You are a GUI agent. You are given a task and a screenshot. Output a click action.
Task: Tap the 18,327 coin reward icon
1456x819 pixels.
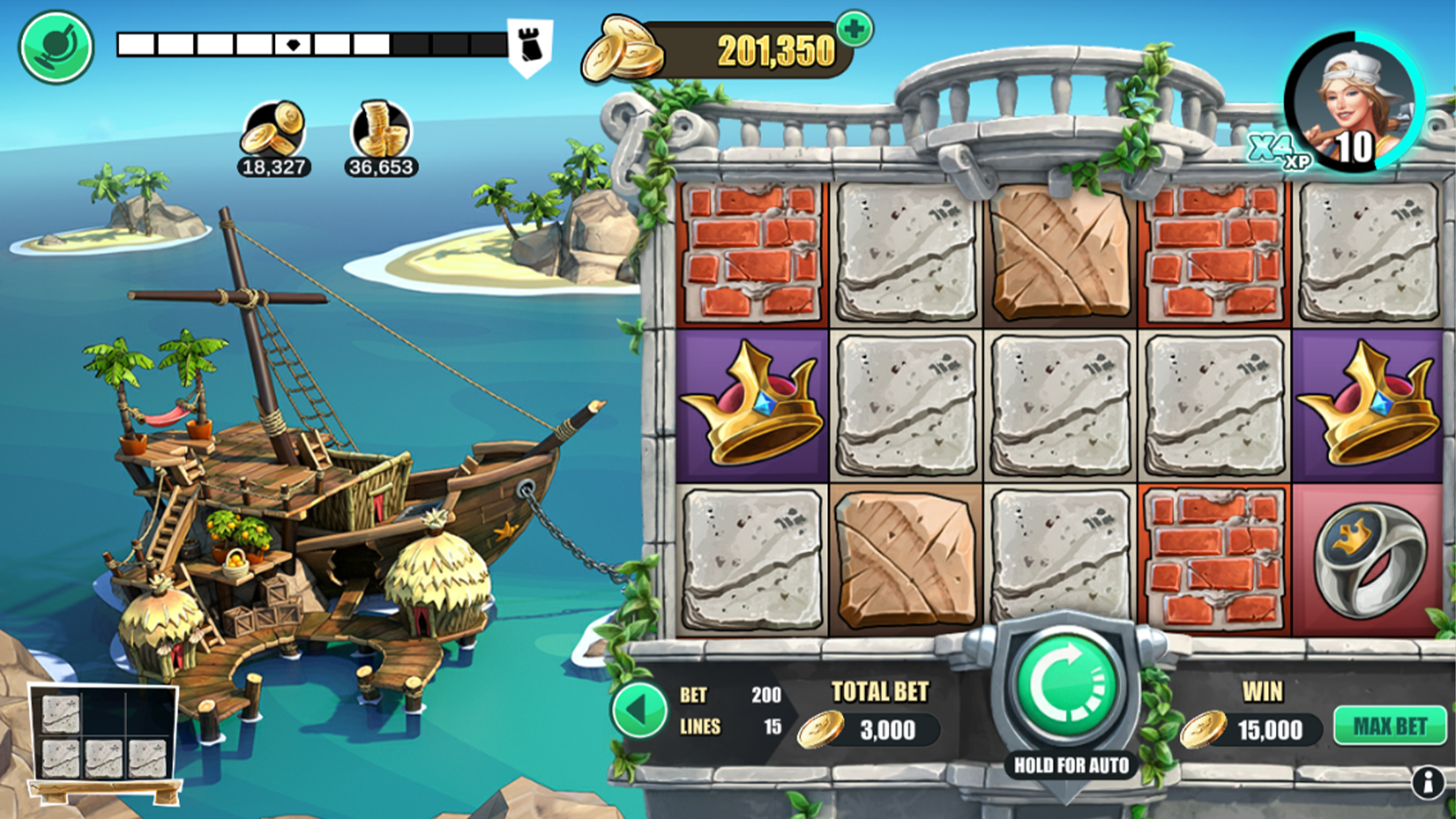273,131
